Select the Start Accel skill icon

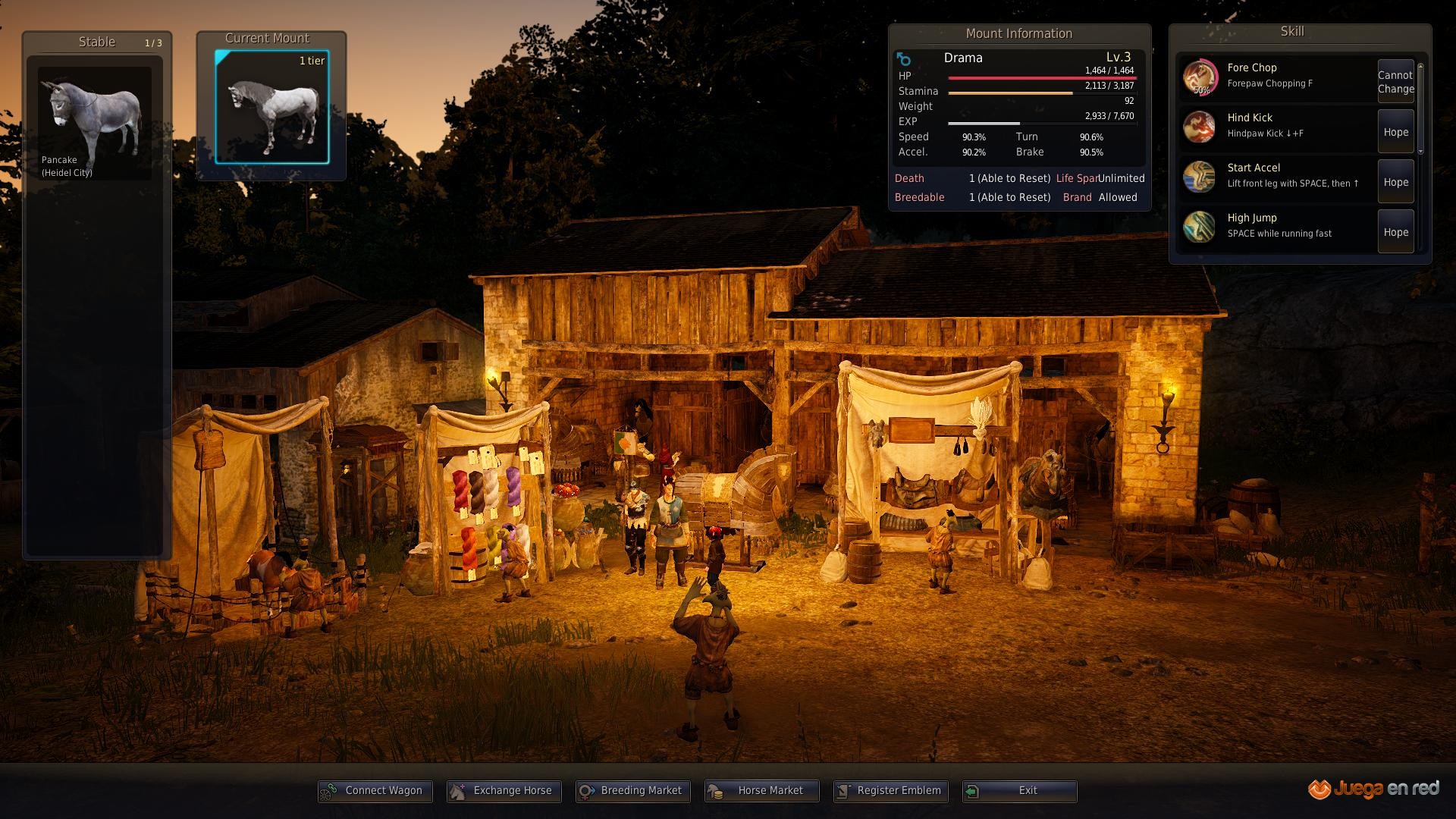[x=1200, y=177]
